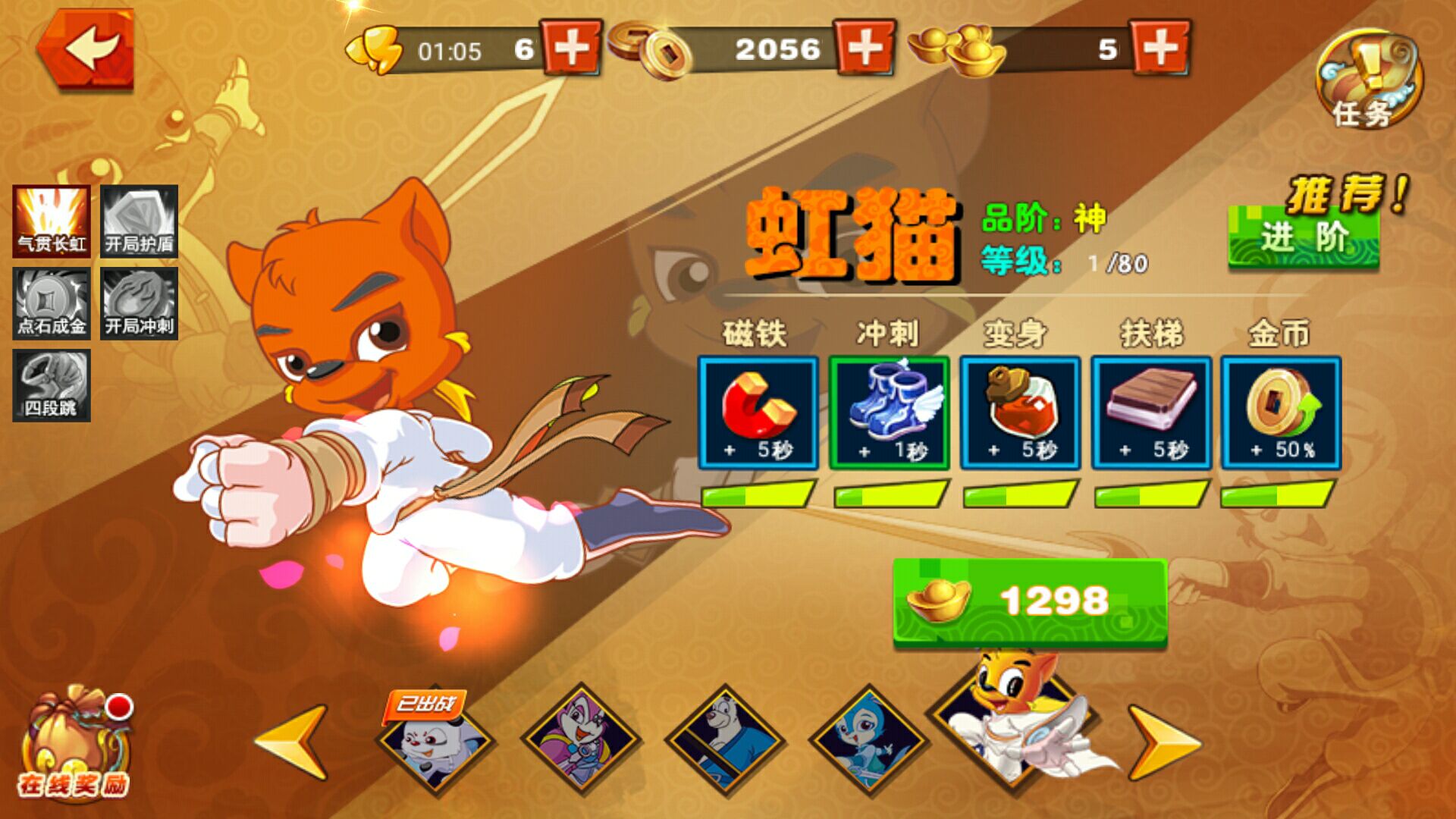The height and width of the screenshot is (819, 1456).
Task: Select the 四段跳 jump skill
Action: (x=52, y=385)
